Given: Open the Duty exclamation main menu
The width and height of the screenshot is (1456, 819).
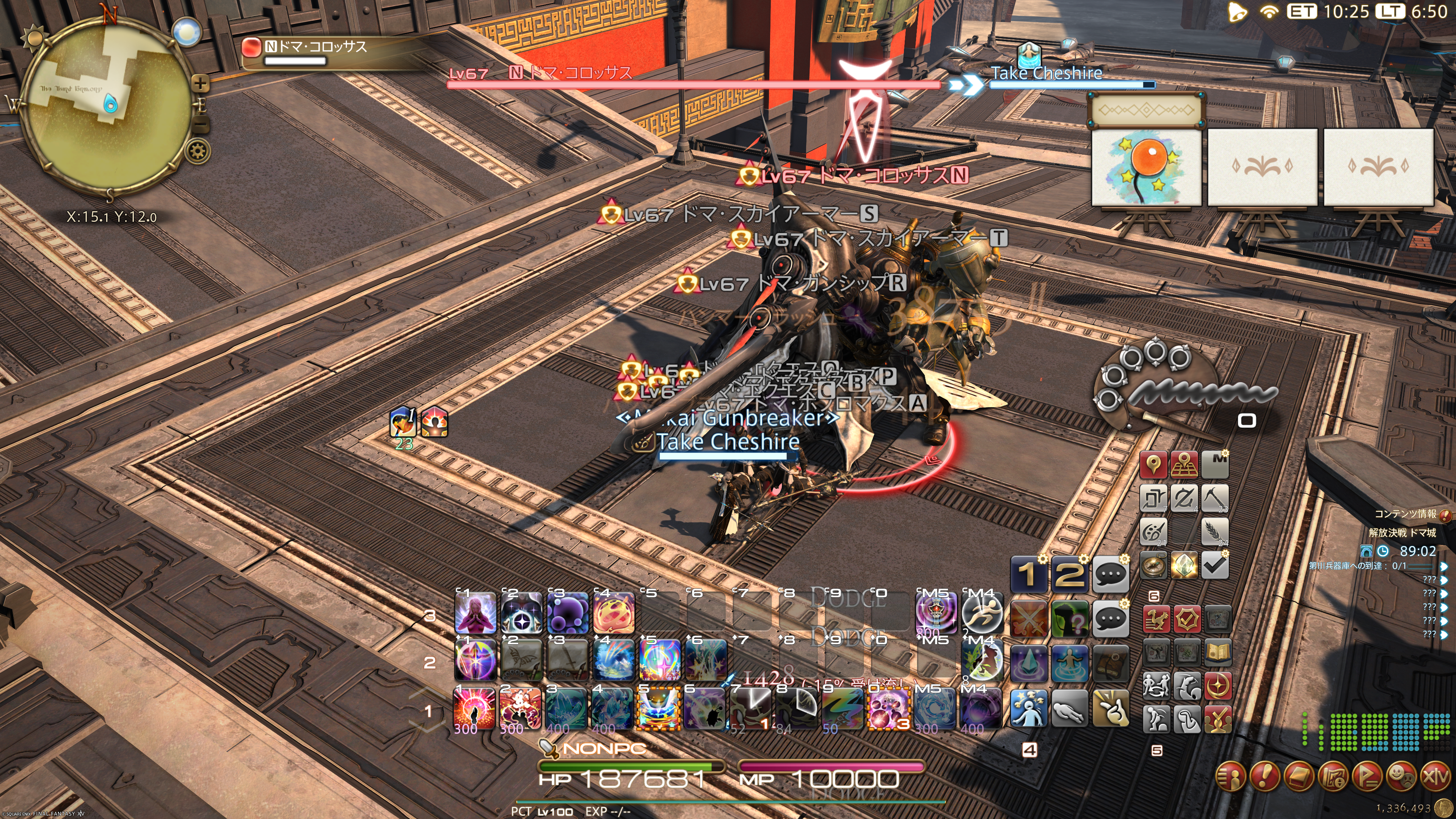Looking at the screenshot, I should click(1265, 777).
